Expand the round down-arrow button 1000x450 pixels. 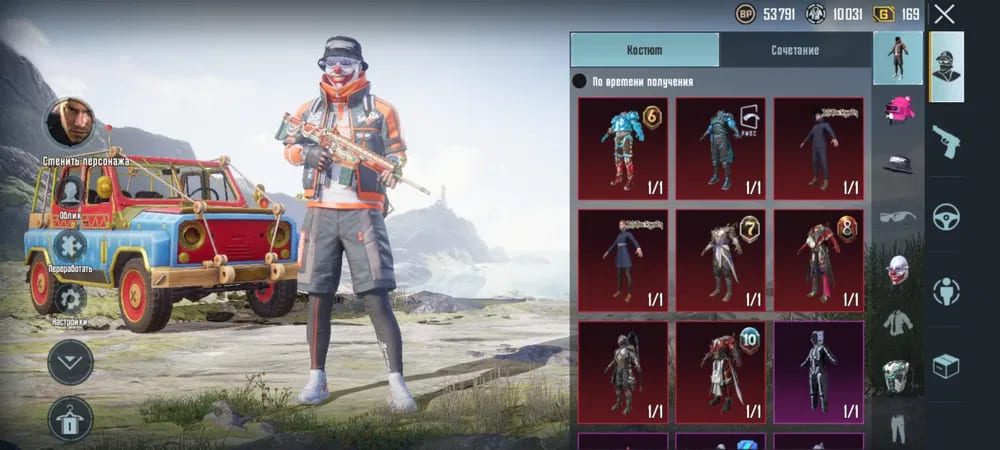tap(70, 362)
